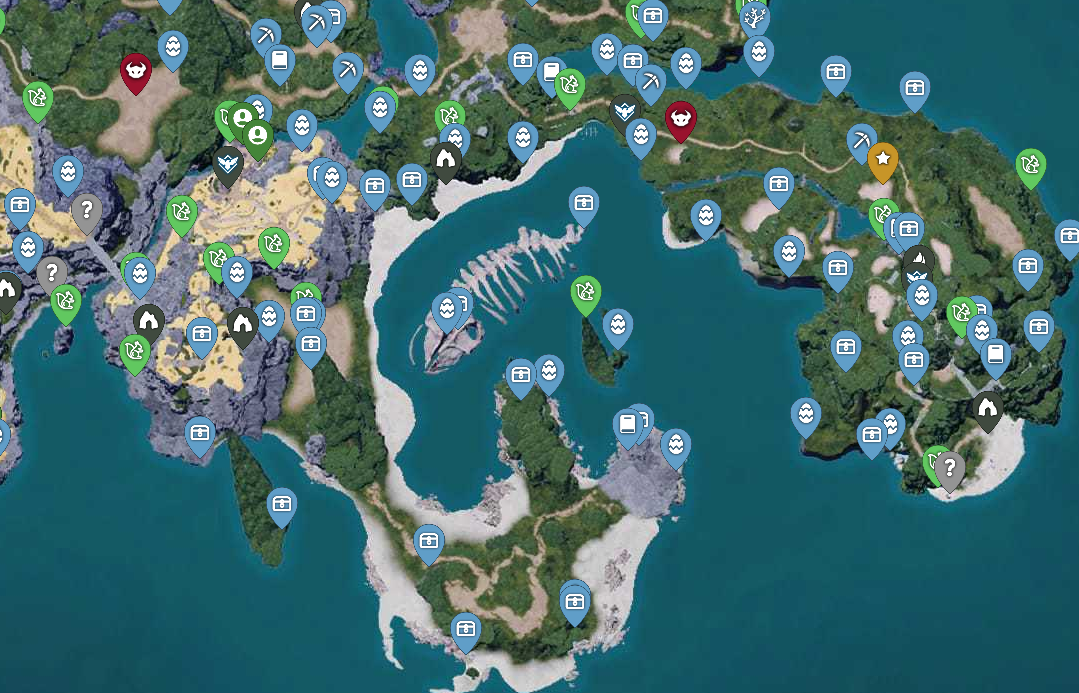Select the egg marker on the whale skeleton's skull
This screenshot has height=693, width=1079.
pos(446,309)
